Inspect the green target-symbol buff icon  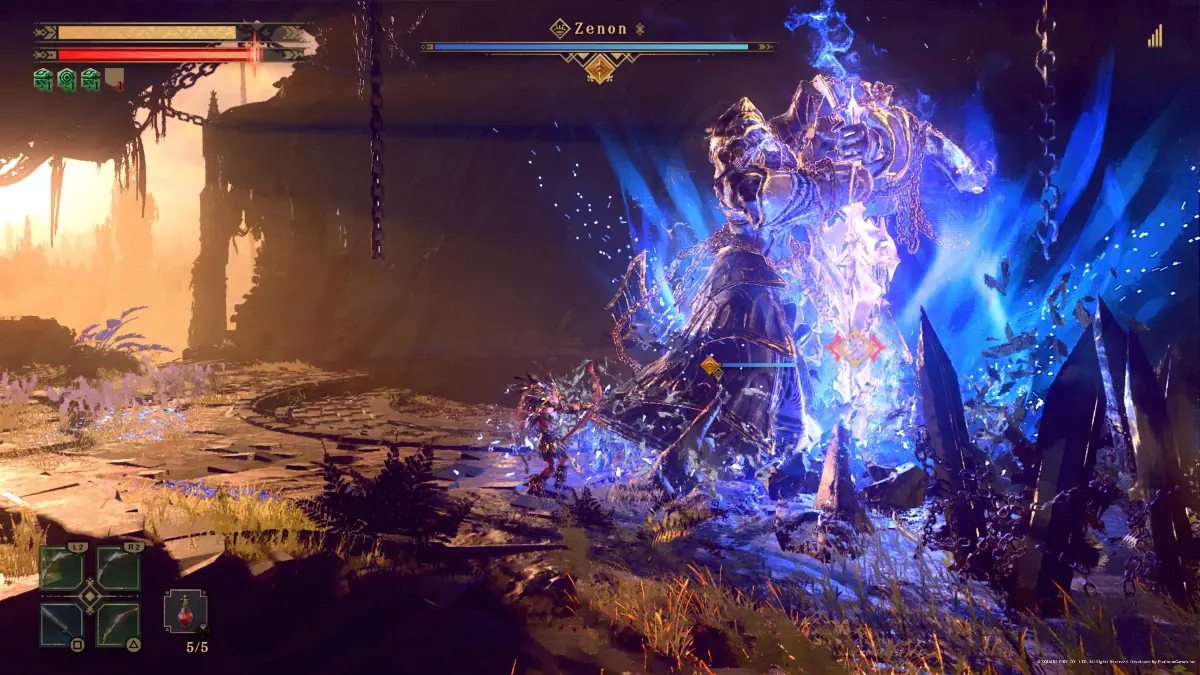click(x=66, y=79)
